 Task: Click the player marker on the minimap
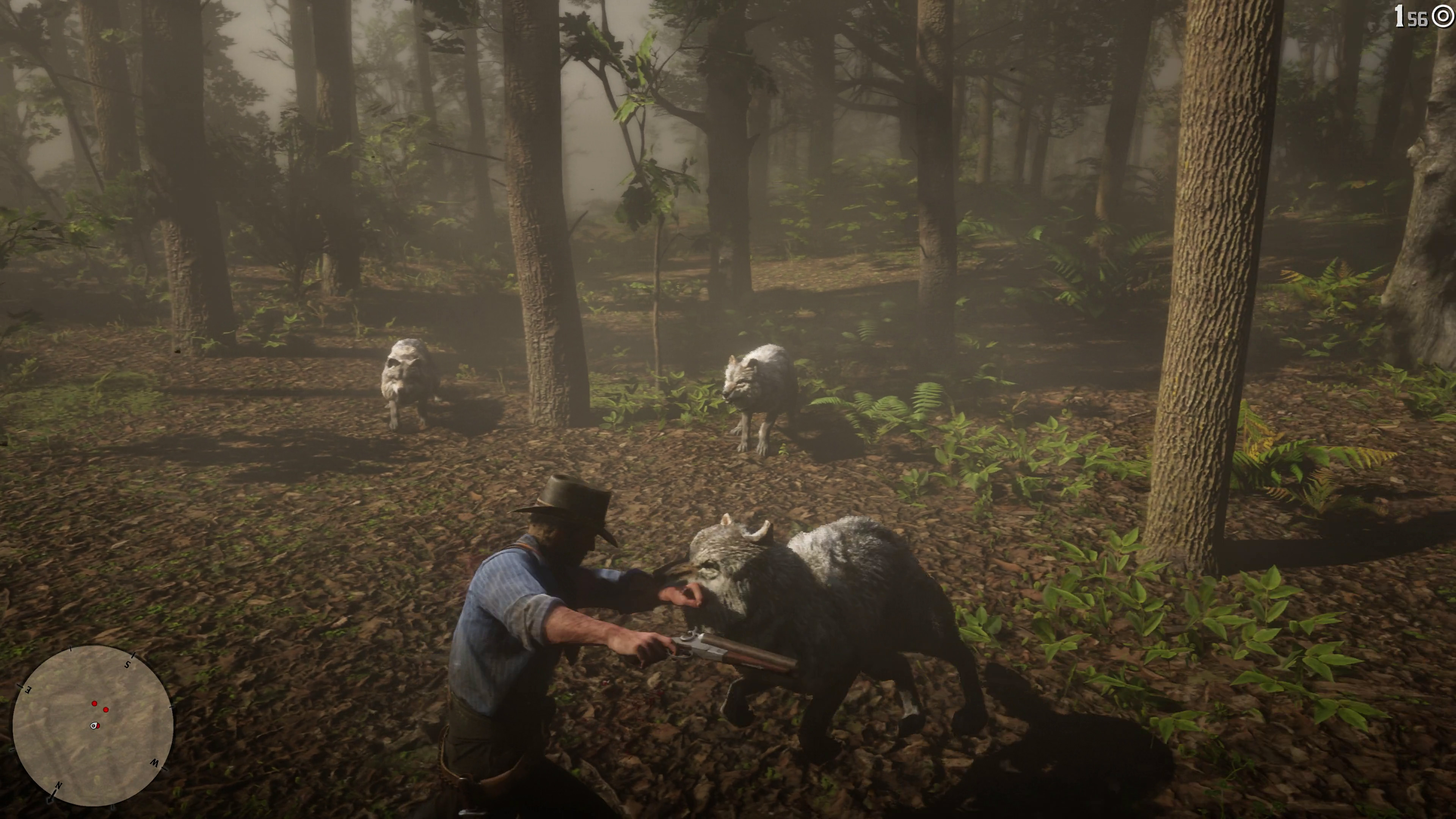(x=94, y=725)
